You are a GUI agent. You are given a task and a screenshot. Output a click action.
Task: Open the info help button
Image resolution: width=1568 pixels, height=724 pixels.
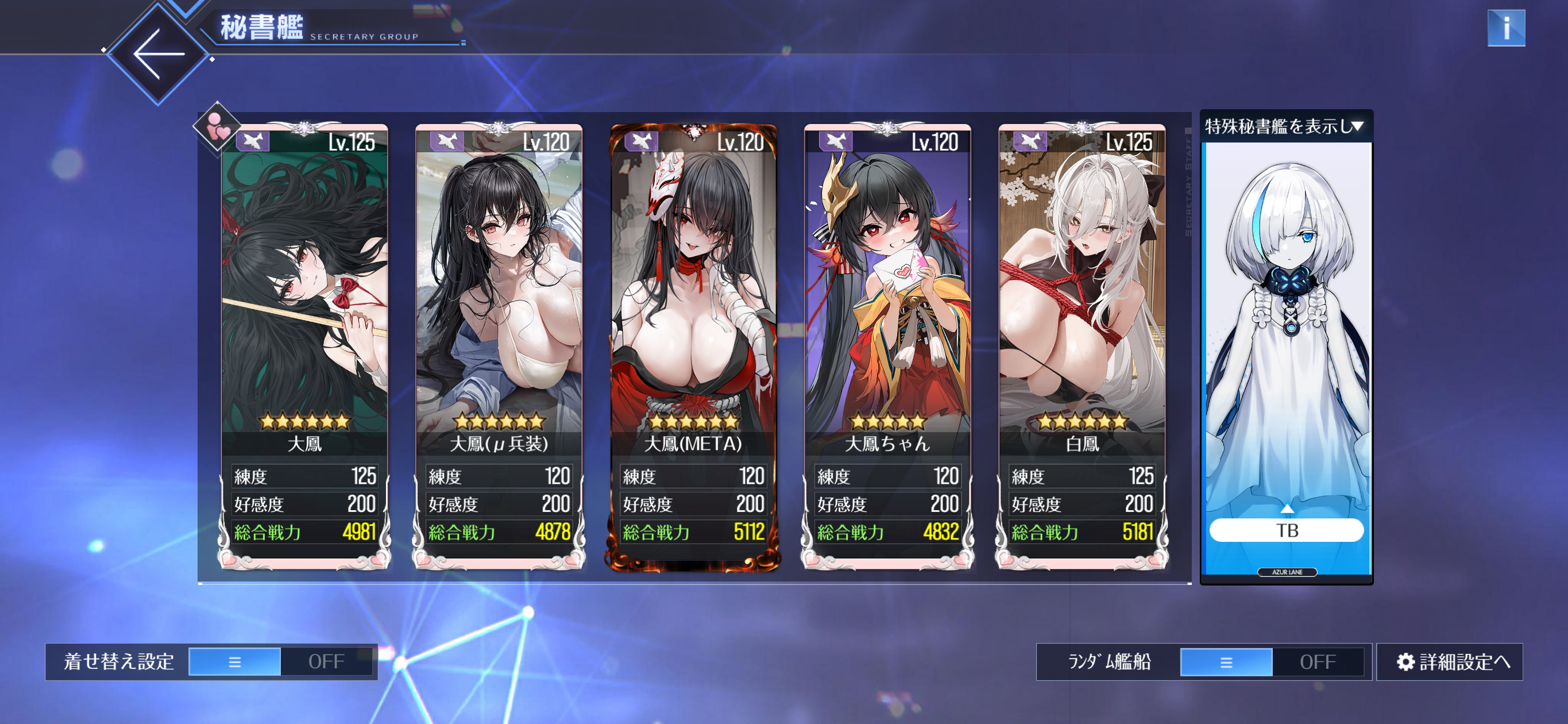(1505, 28)
